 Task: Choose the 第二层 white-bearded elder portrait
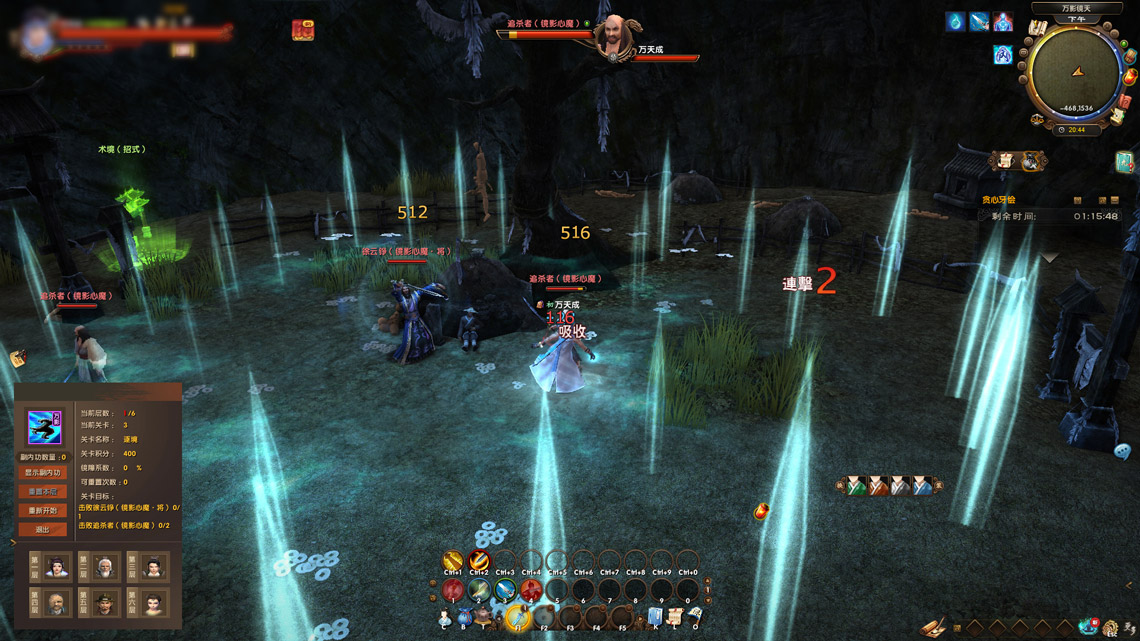pyautogui.click(x=105, y=567)
